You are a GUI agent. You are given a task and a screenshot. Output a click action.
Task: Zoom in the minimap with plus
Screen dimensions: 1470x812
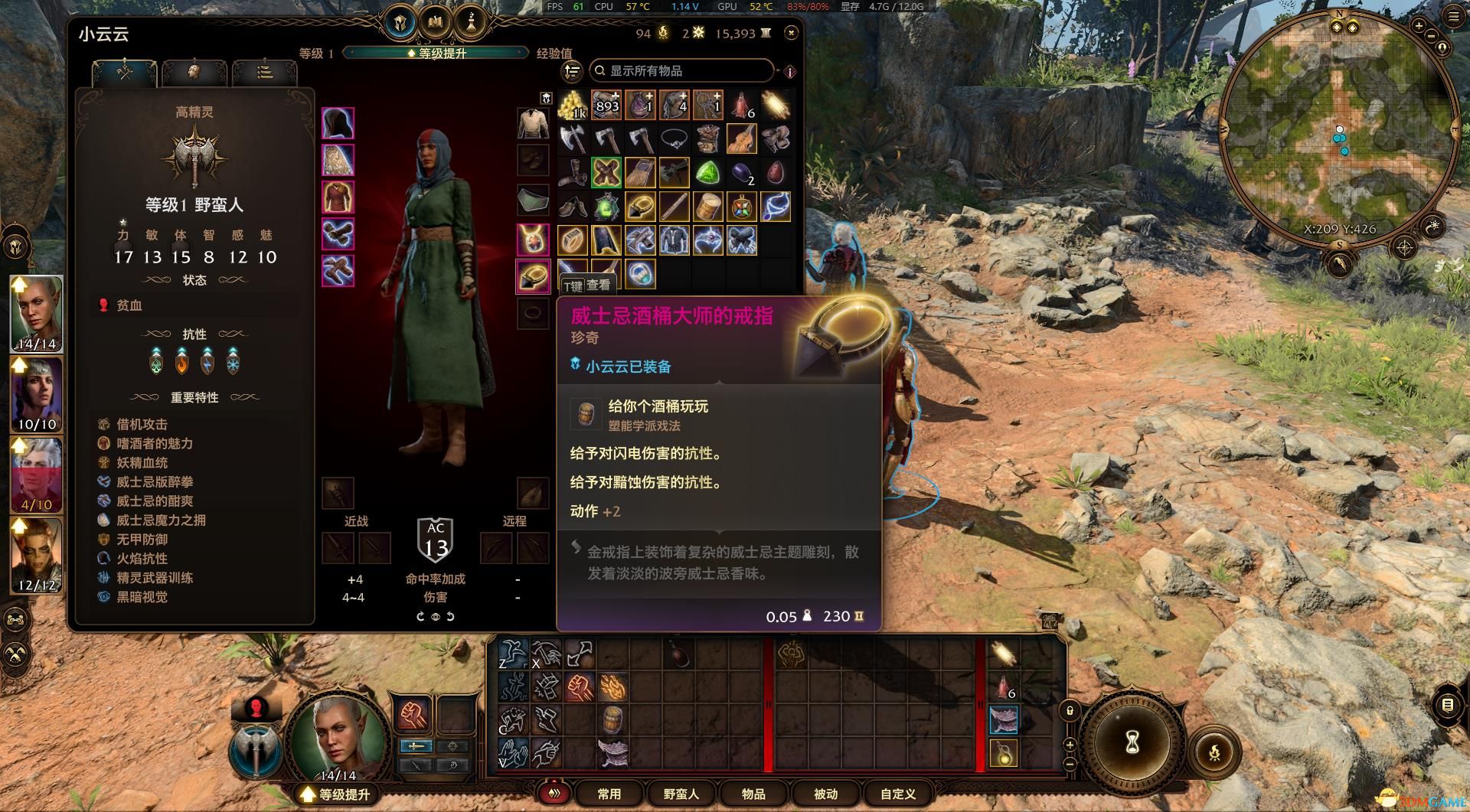pyautogui.click(x=1419, y=25)
